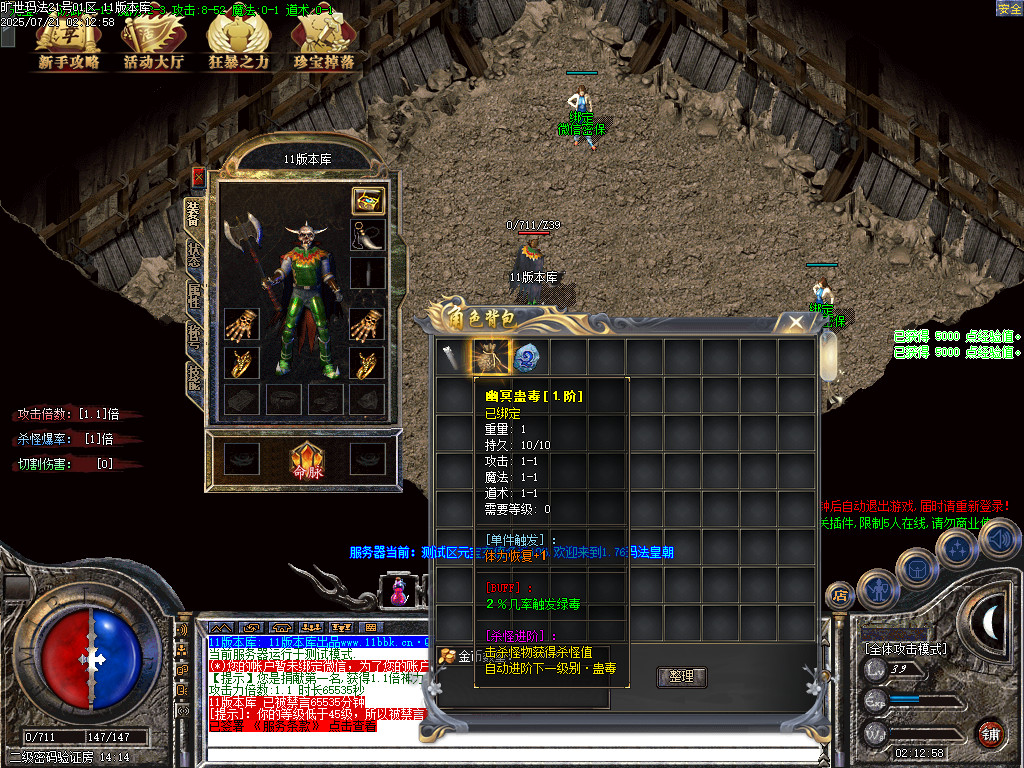Switch to the 状态 status tab

pyautogui.click(x=194, y=253)
